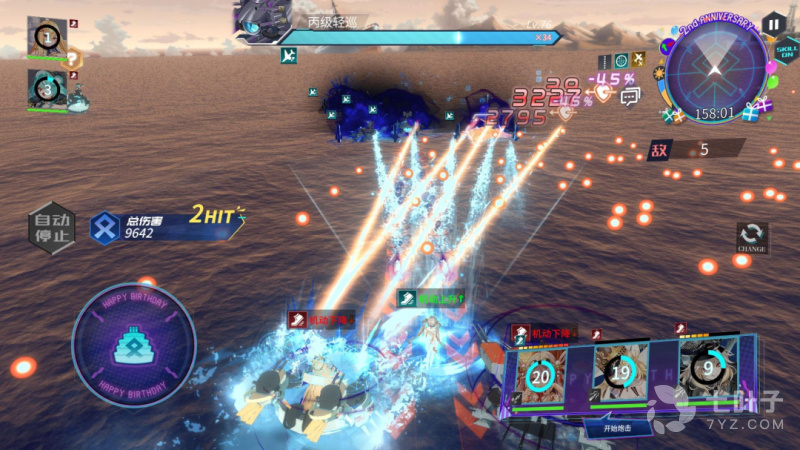The image size is (800, 450).
Task: Open the chat speech bubble icon
Action: click(x=630, y=96)
